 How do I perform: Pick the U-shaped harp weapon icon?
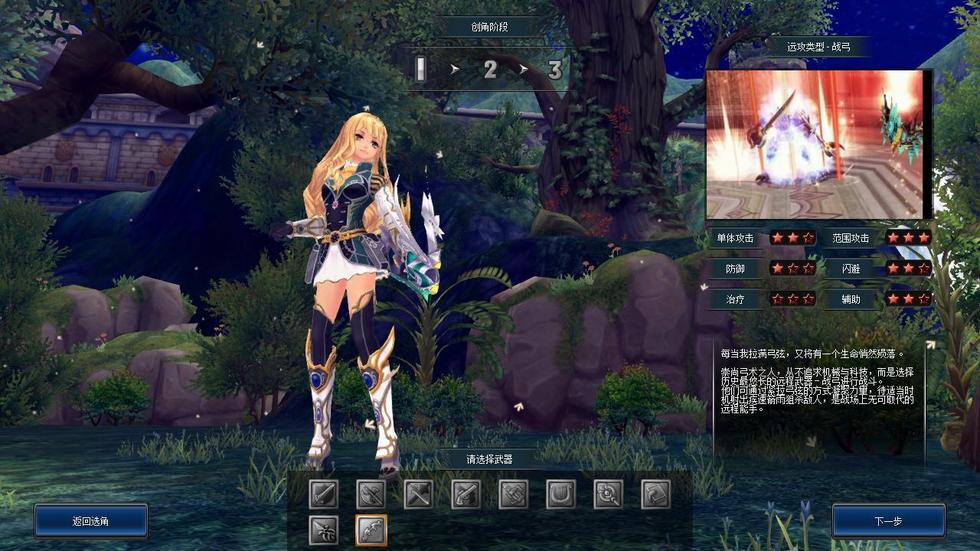click(x=560, y=494)
